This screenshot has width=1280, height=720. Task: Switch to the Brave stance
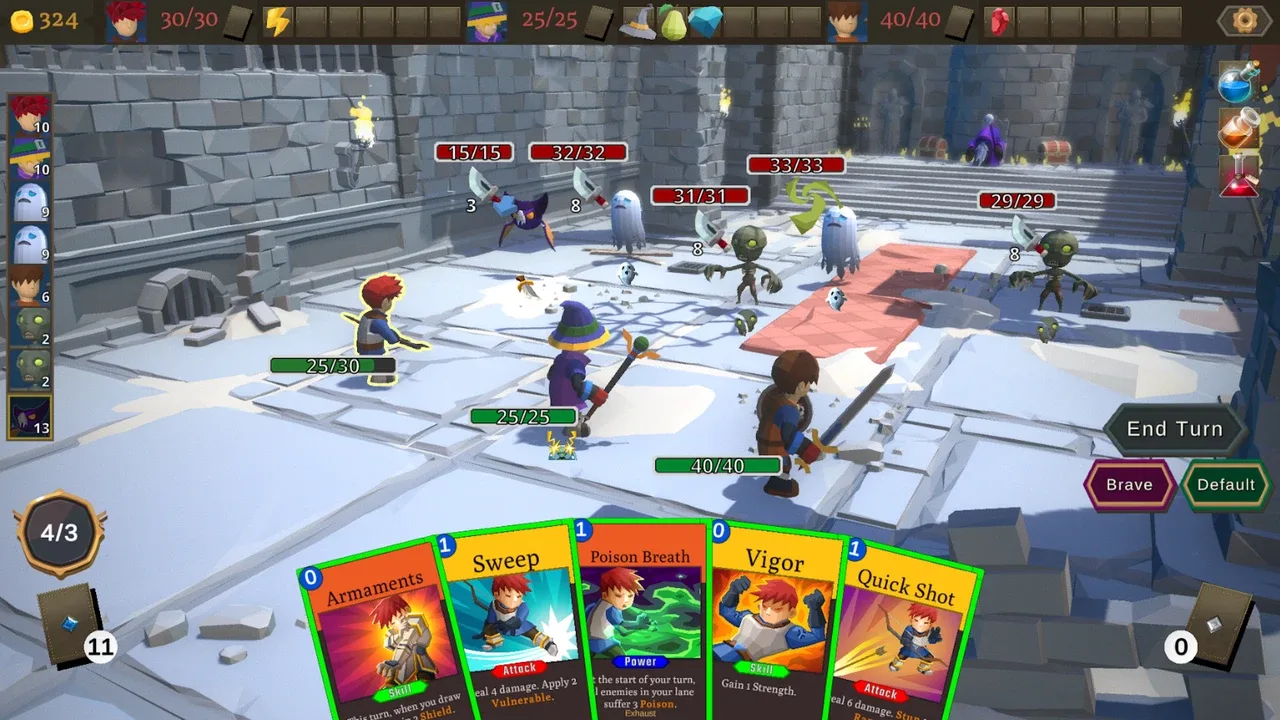[x=1129, y=485]
